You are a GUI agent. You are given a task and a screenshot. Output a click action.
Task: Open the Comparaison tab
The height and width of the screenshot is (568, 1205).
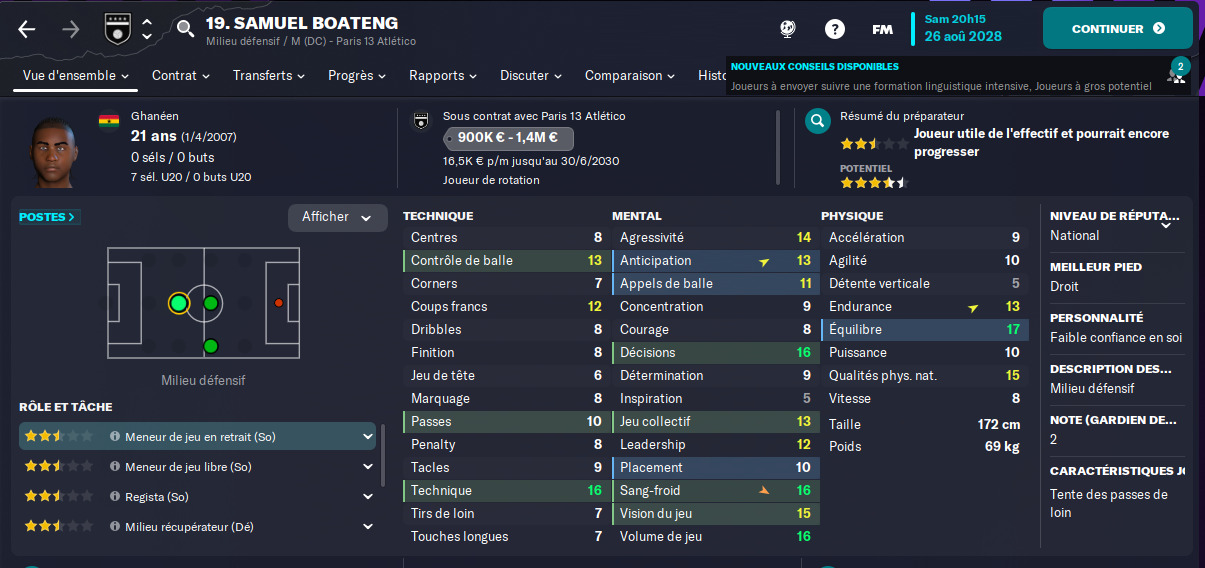(x=630, y=76)
